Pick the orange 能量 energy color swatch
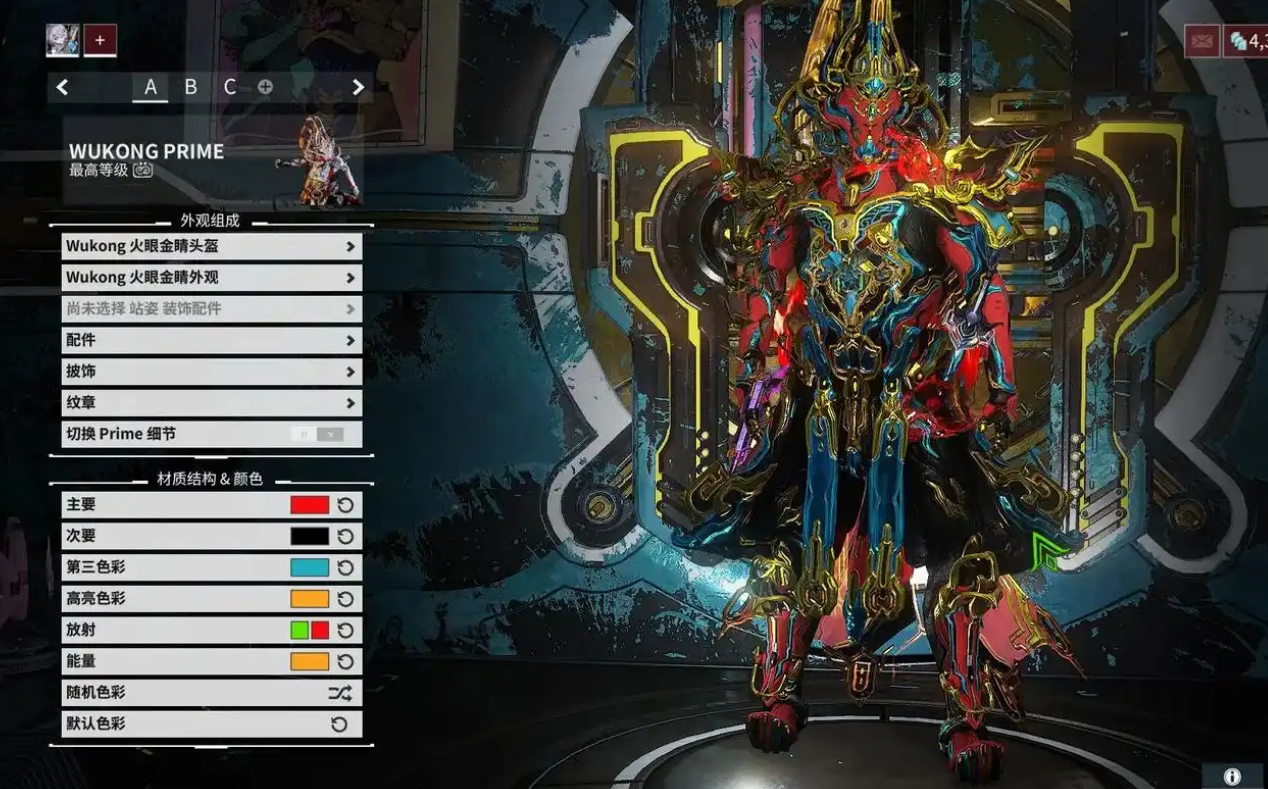Viewport: 1268px width, 789px height. click(x=309, y=661)
